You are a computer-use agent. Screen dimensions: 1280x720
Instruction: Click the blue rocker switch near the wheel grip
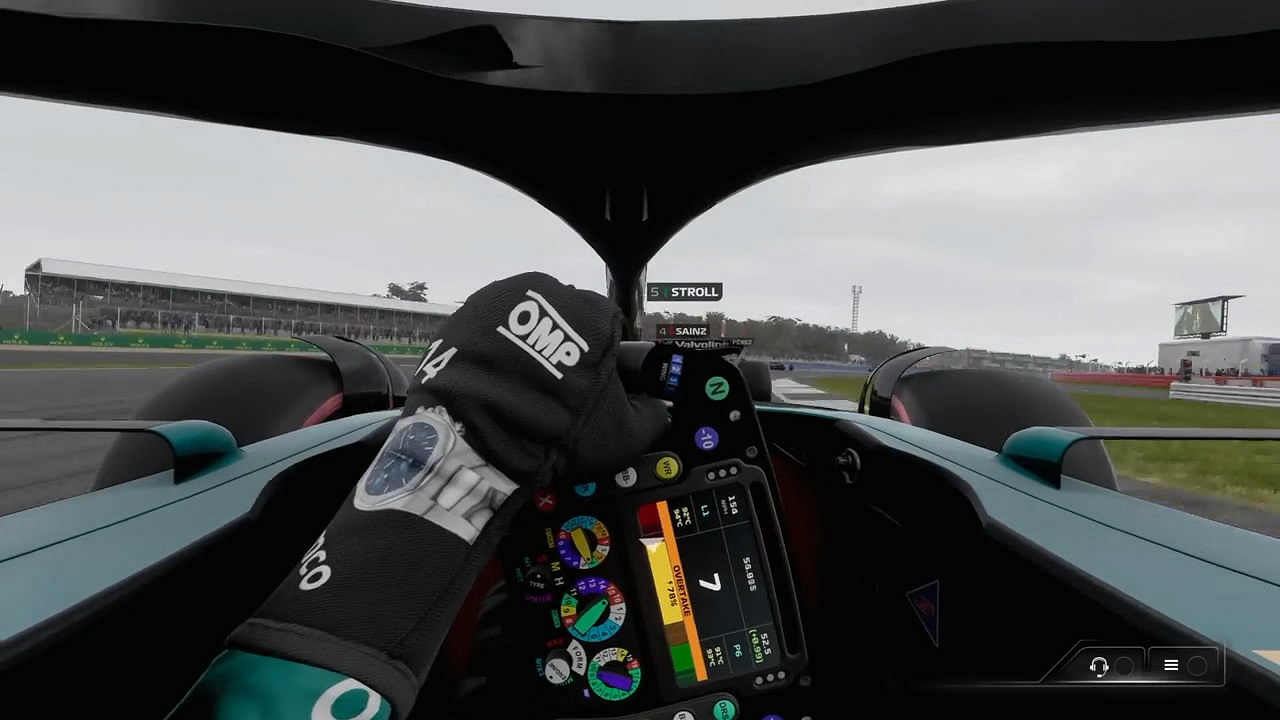pyautogui.click(x=673, y=370)
